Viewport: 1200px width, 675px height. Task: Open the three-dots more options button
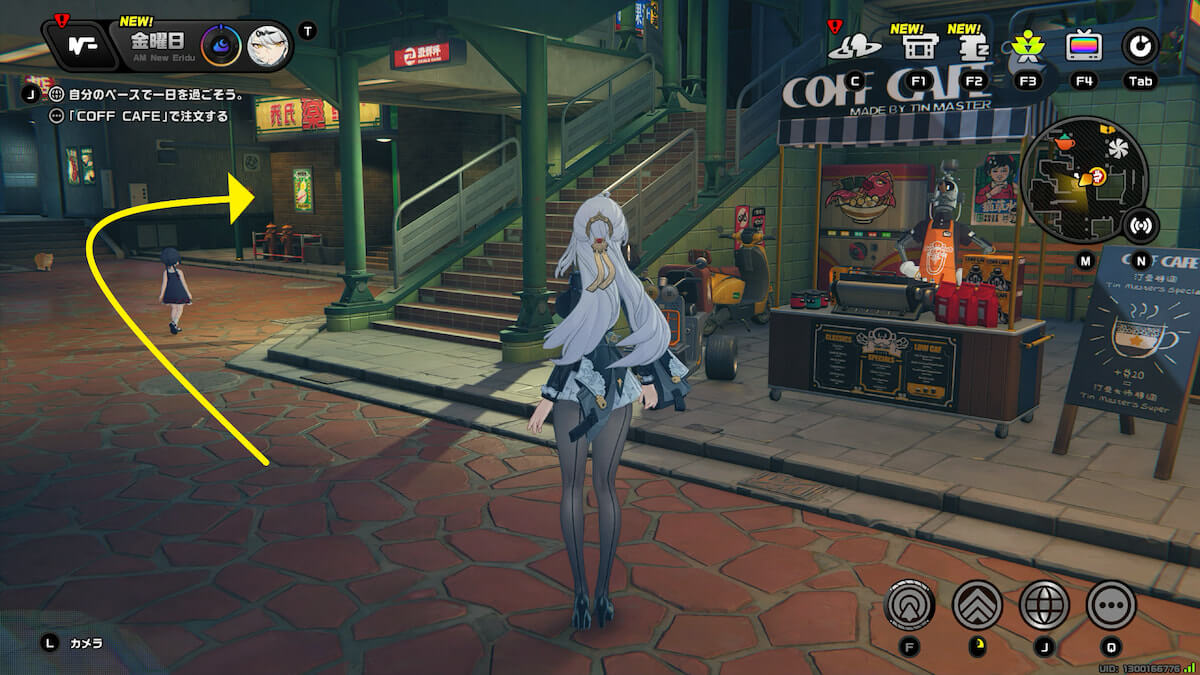click(1111, 604)
